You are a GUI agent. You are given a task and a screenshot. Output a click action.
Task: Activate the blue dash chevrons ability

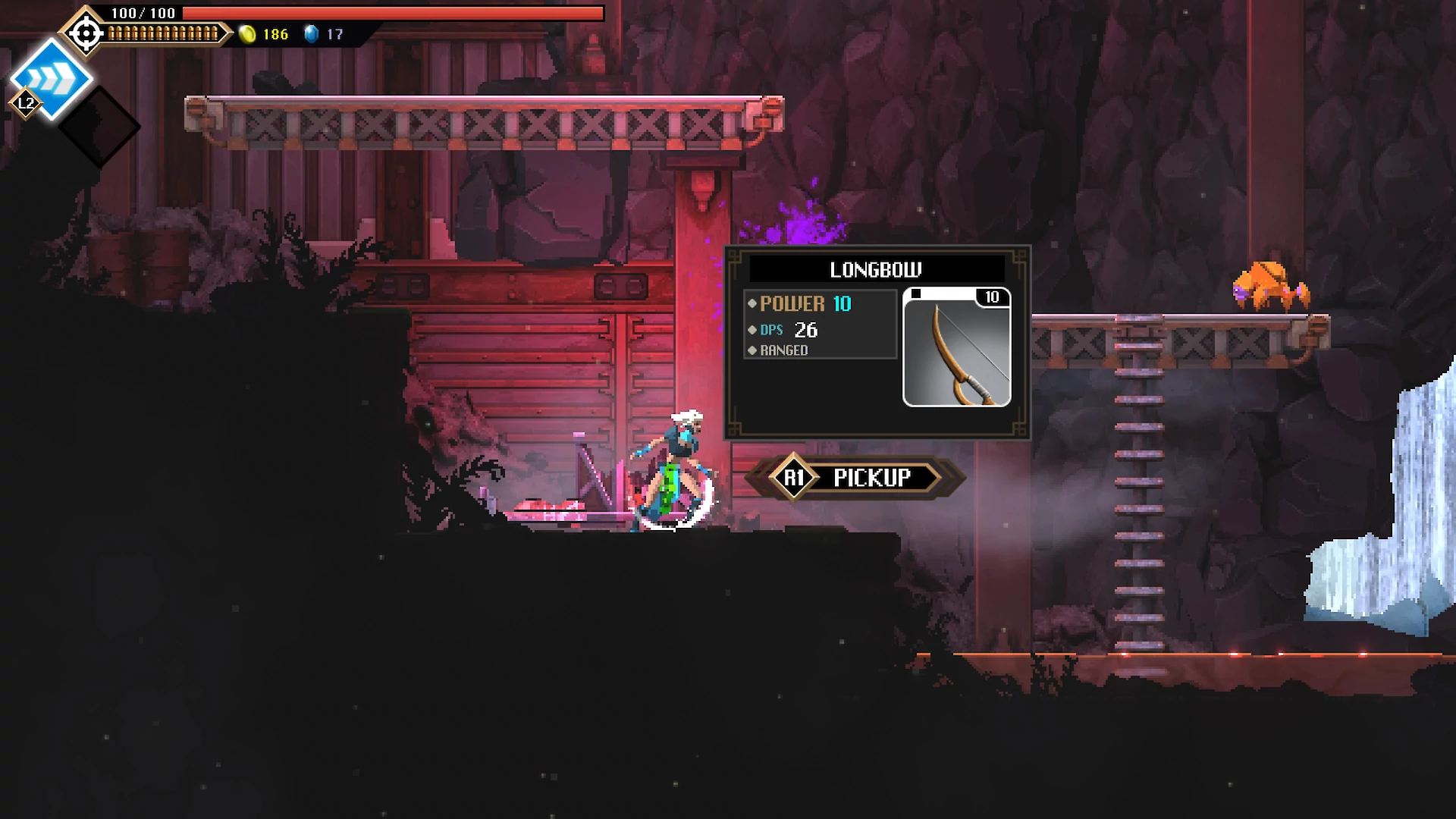point(52,78)
